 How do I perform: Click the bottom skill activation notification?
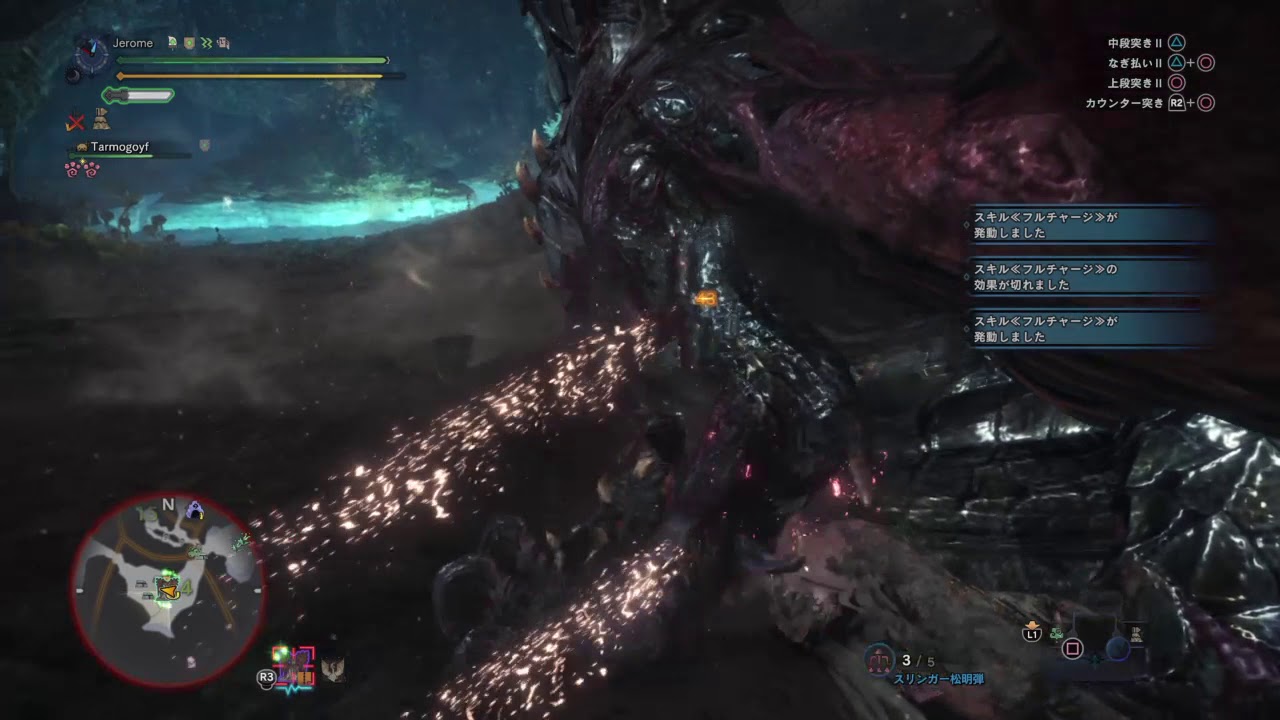pos(1092,329)
